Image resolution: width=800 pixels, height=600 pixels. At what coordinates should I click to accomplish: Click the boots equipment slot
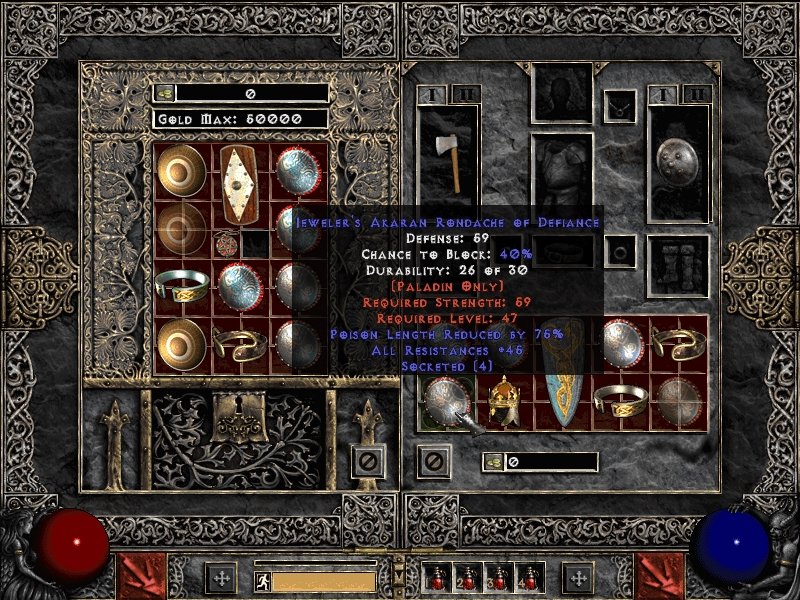click(678, 265)
